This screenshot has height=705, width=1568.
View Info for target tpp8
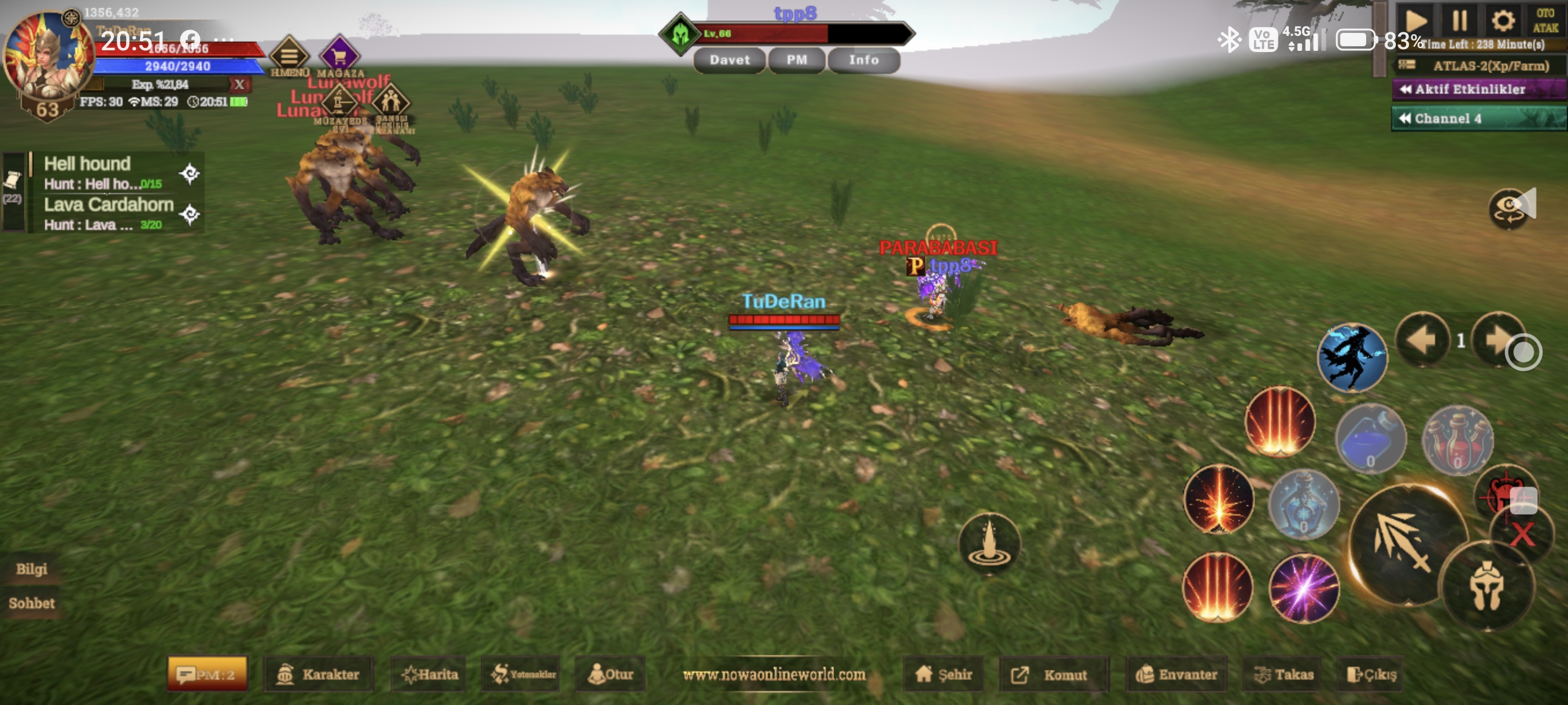[863, 60]
